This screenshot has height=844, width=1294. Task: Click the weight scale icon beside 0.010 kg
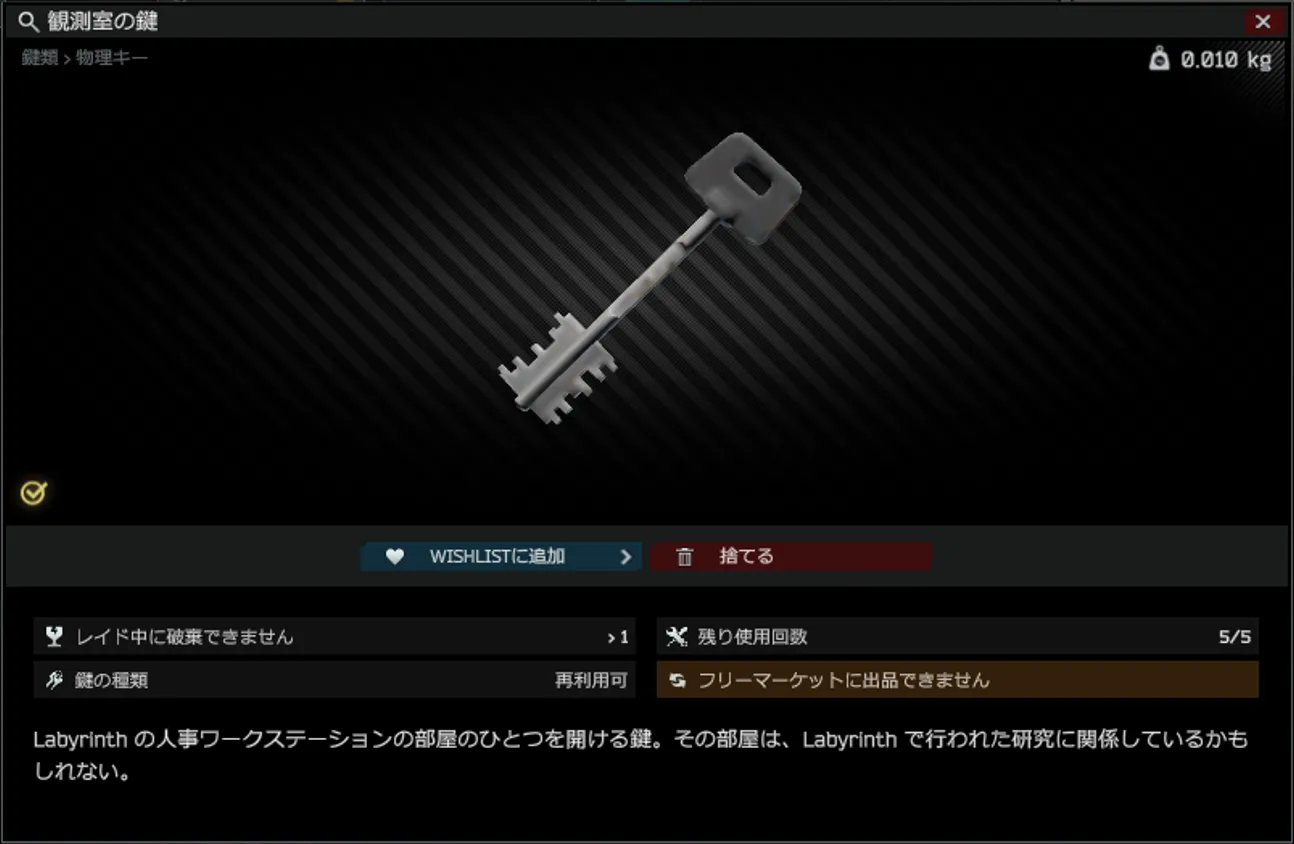coord(1159,59)
